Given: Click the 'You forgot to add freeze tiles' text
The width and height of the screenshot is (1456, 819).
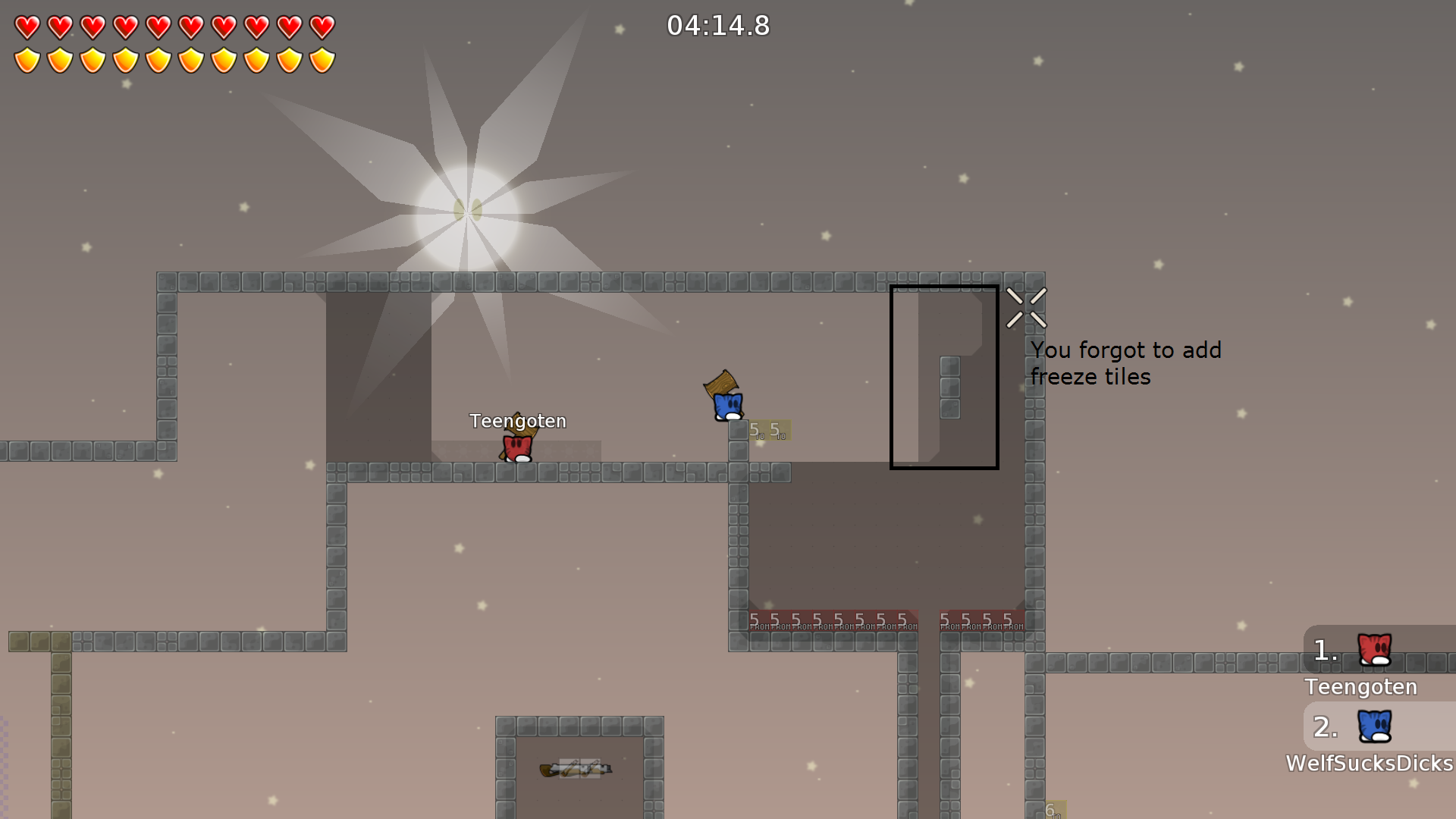Looking at the screenshot, I should click(1126, 363).
